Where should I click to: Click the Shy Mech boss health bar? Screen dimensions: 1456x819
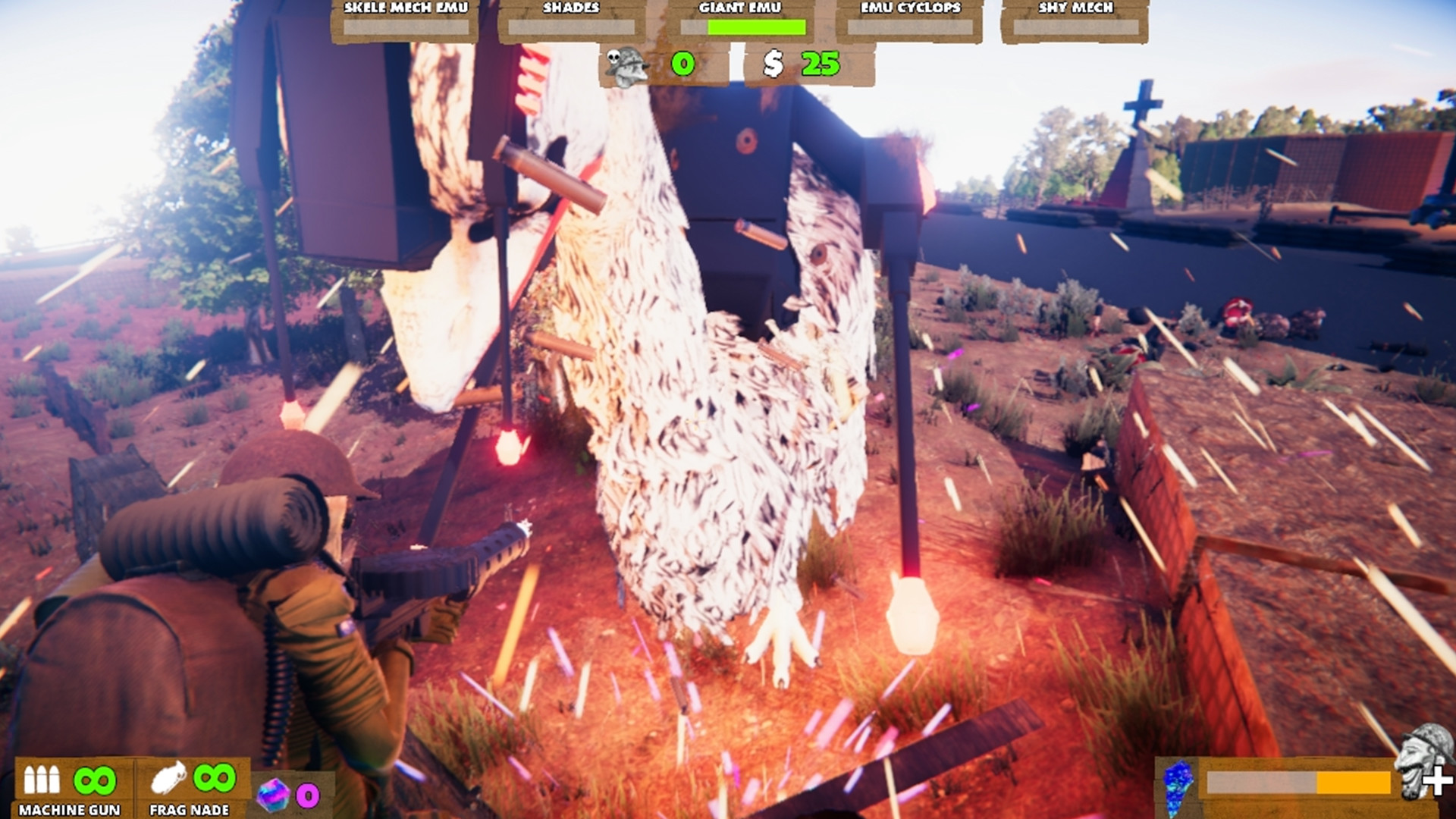1075,27
